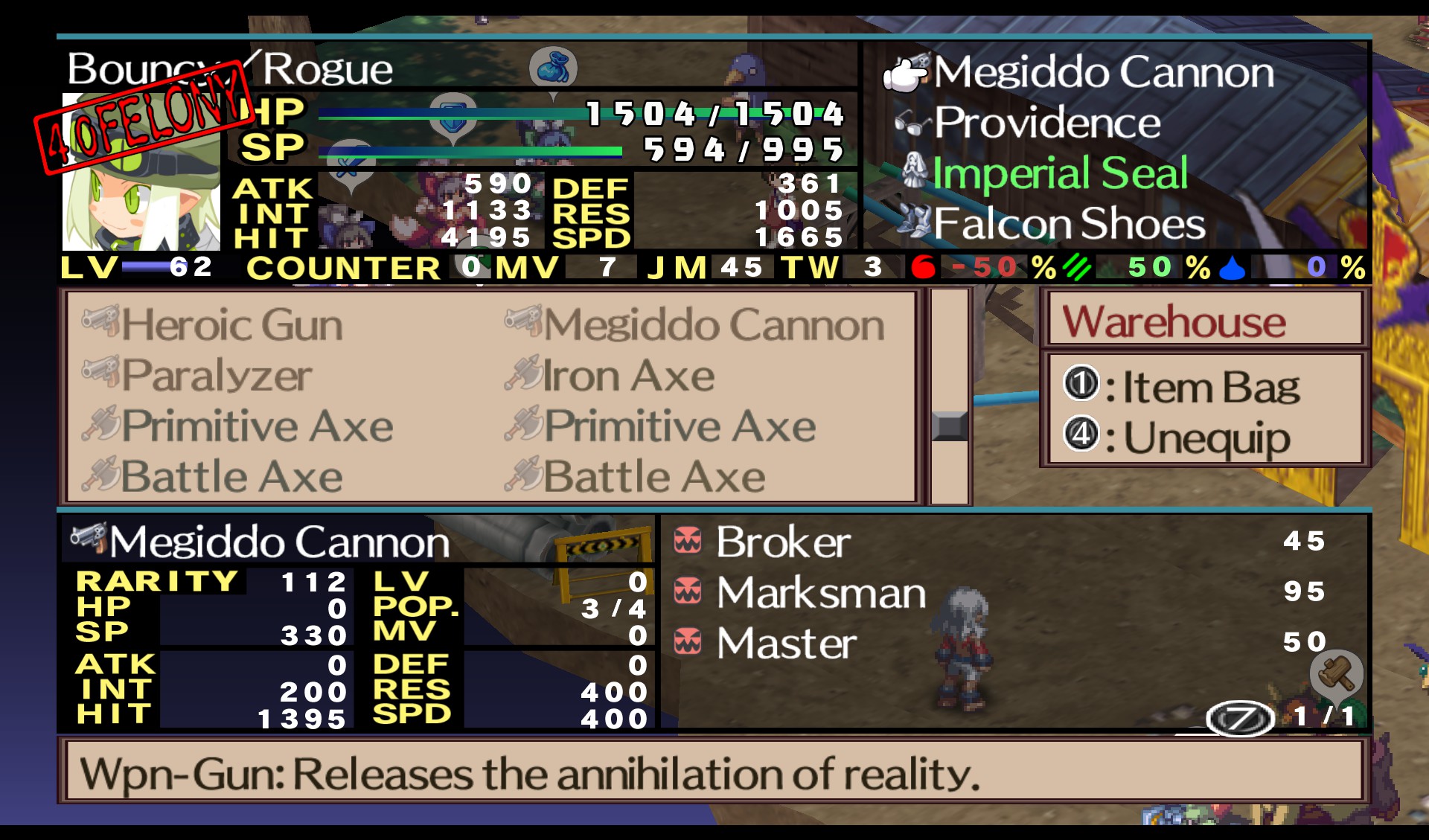Image resolution: width=1429 pixels, height=840 pixels.
Task: Select the Broker innocent entry
Action: (x=783, y=542)
